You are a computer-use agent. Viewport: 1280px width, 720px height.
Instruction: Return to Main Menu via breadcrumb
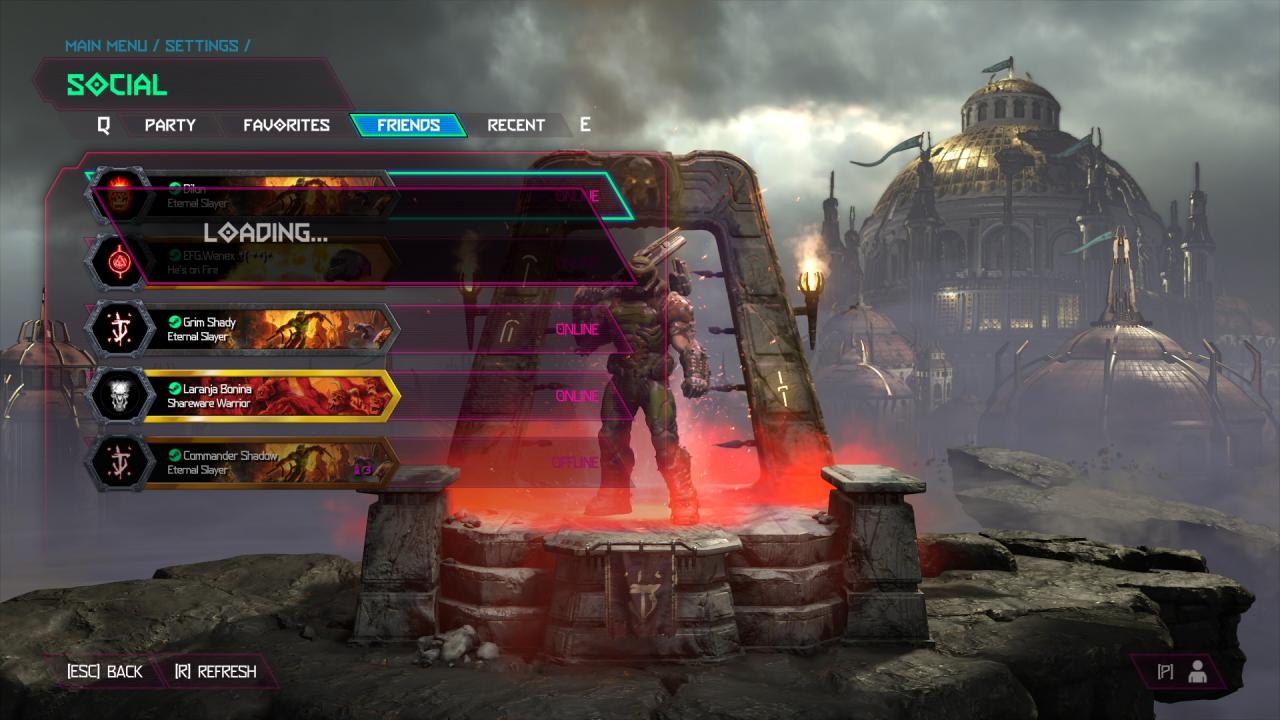106,46
